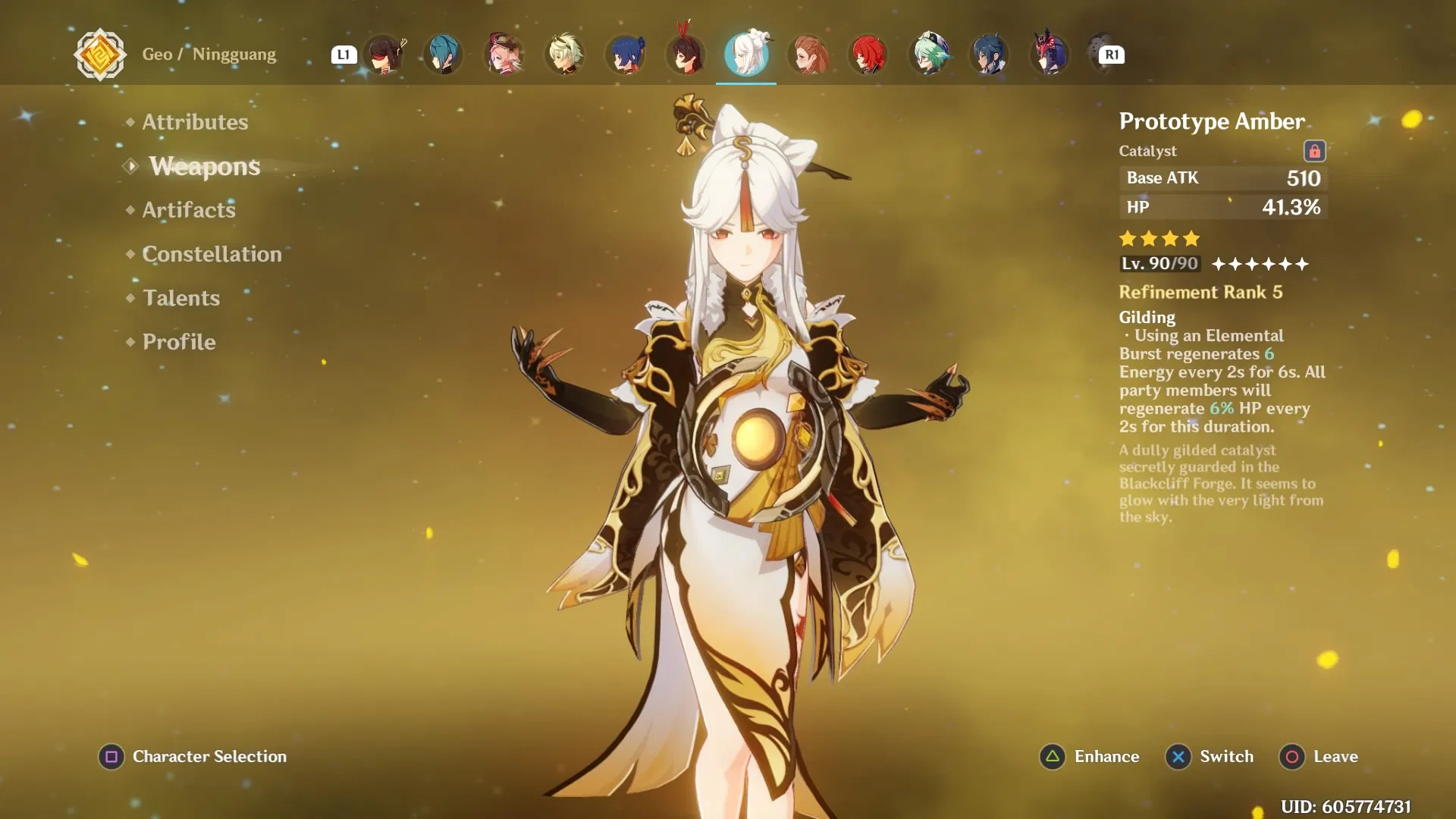Click the Geo element emblem icon

point(99,55)
